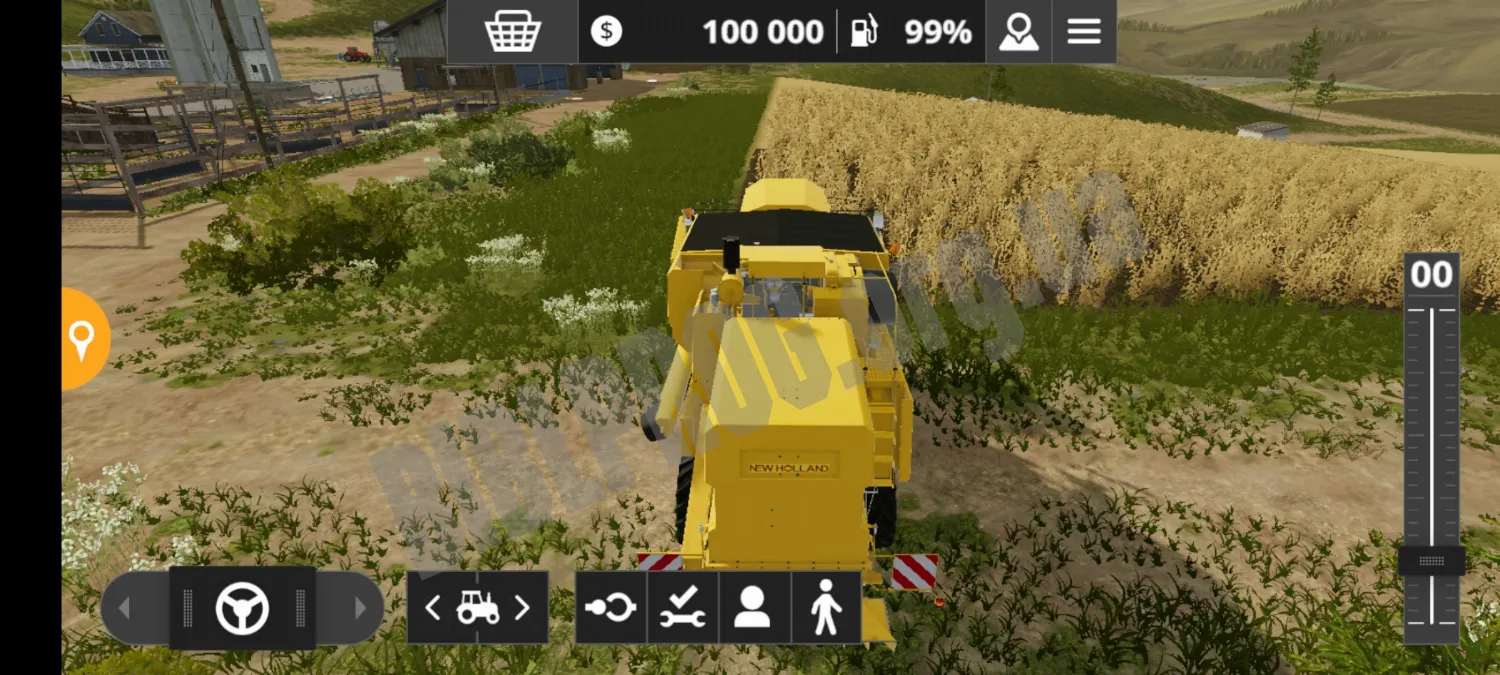Open the hamburger main menu
This screenshot has height=675, width=1500.
click(x=1083, y=32)
